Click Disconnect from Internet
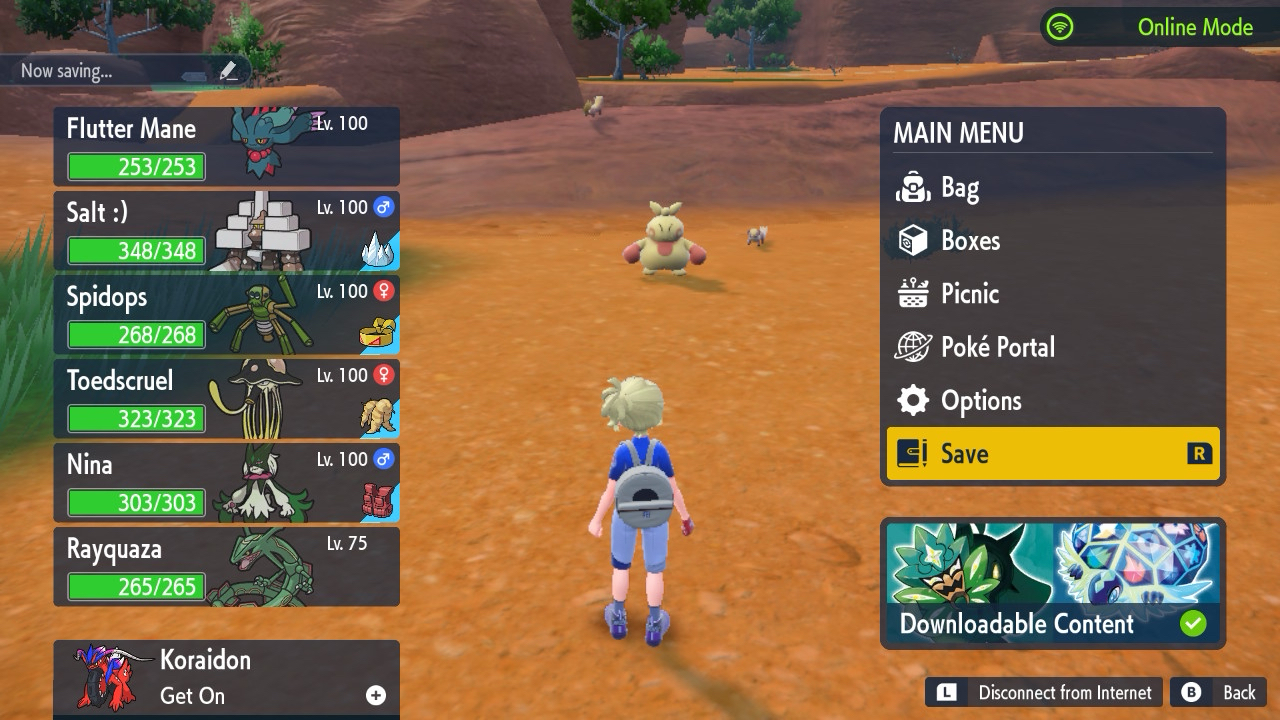 point(1046,693)
